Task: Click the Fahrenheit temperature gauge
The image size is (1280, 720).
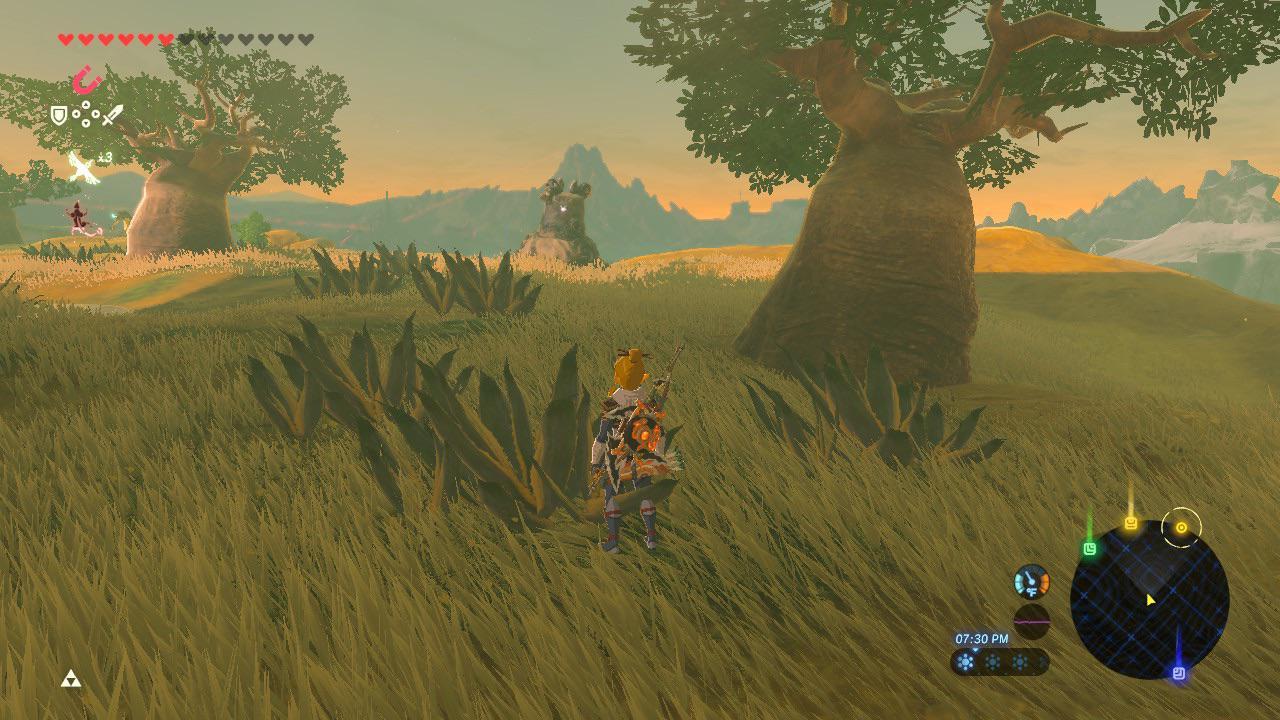Action: click(1032, 581)
